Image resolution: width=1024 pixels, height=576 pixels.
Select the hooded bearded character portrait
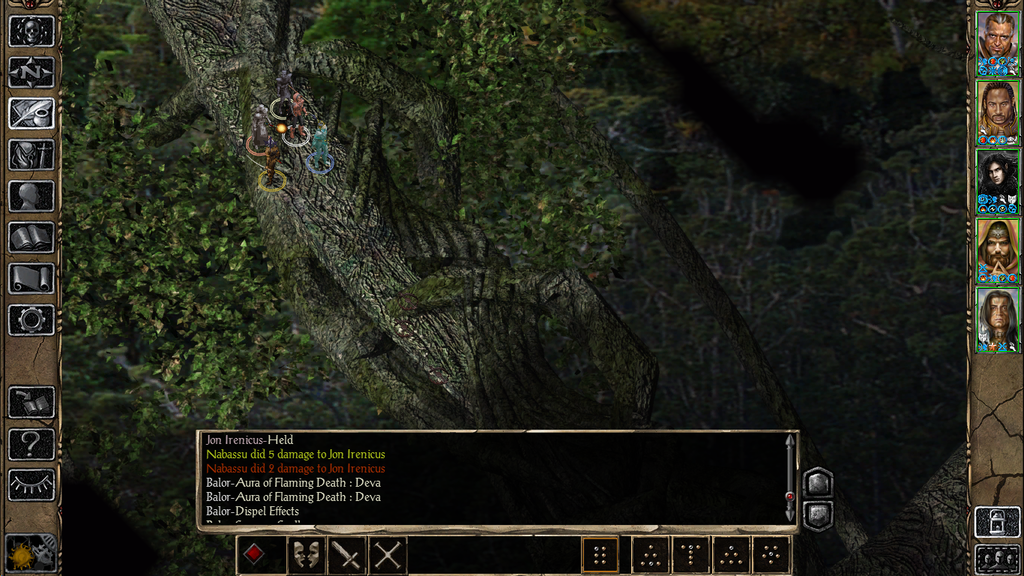[x=997, y=246]
